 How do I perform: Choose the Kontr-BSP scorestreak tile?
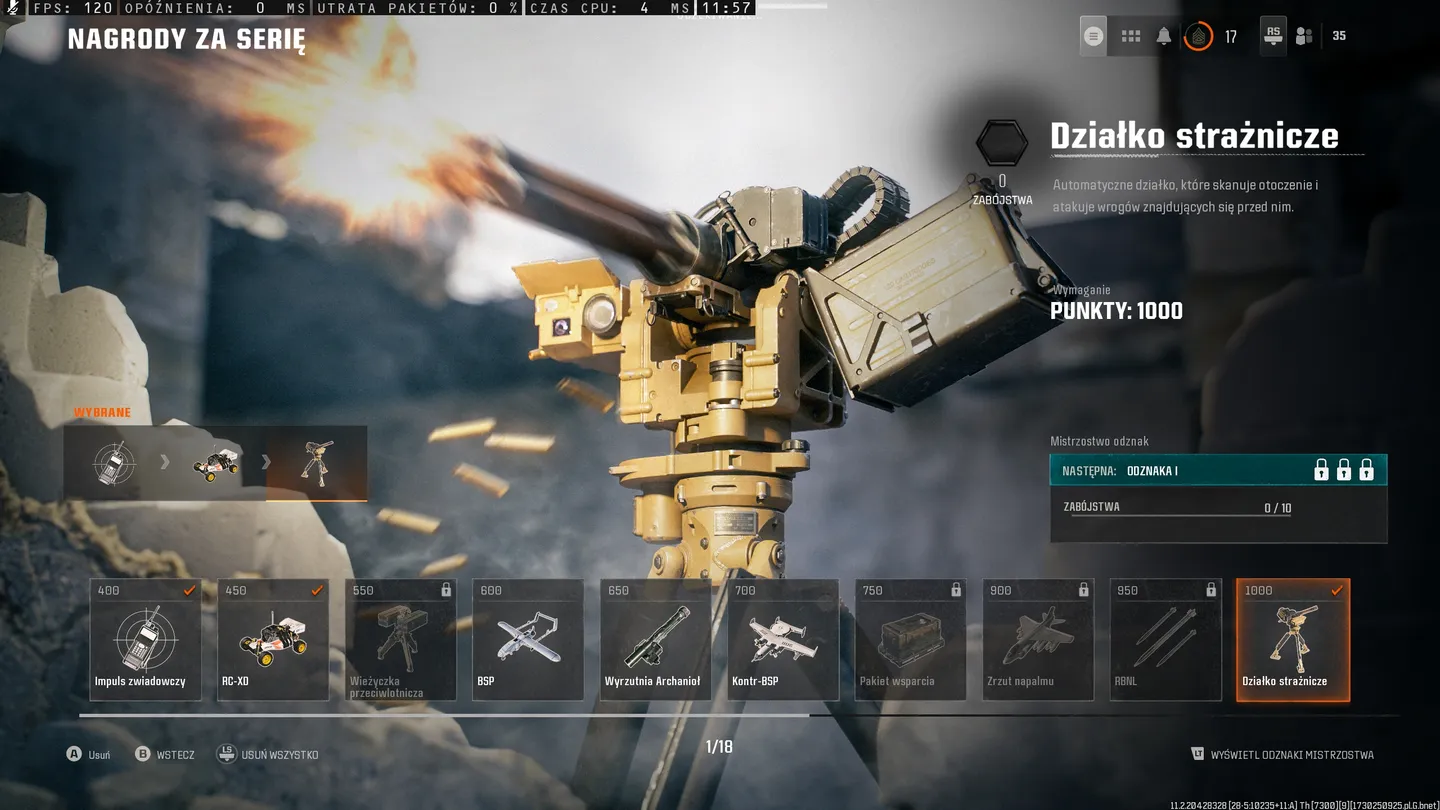(x=783, y=639)
